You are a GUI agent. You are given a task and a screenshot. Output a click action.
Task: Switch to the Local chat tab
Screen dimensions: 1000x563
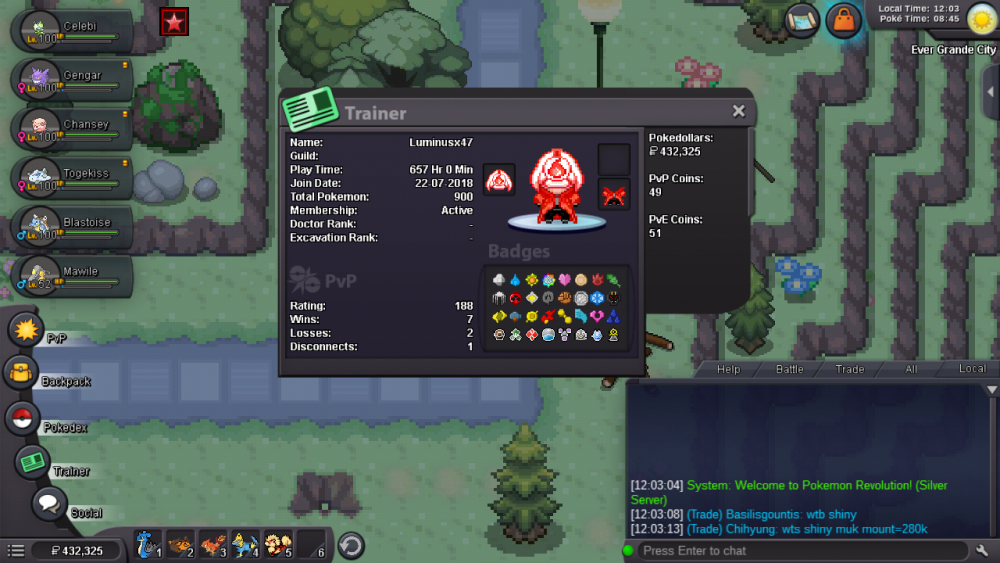pos(972,369)
